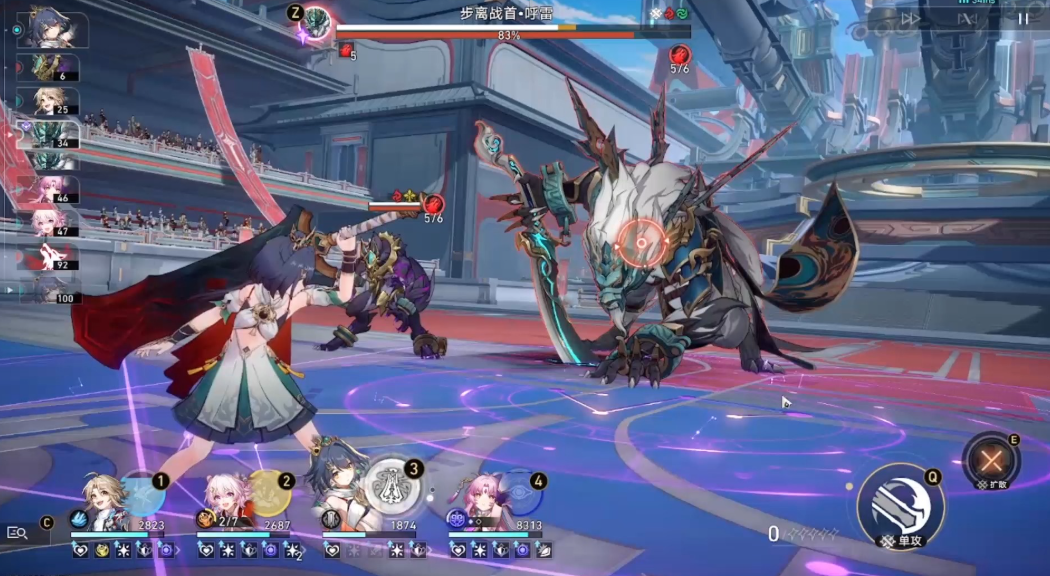Trigger the first character's blue ultimate icon
Screen dimensions: 1050x576
point(143,493)
